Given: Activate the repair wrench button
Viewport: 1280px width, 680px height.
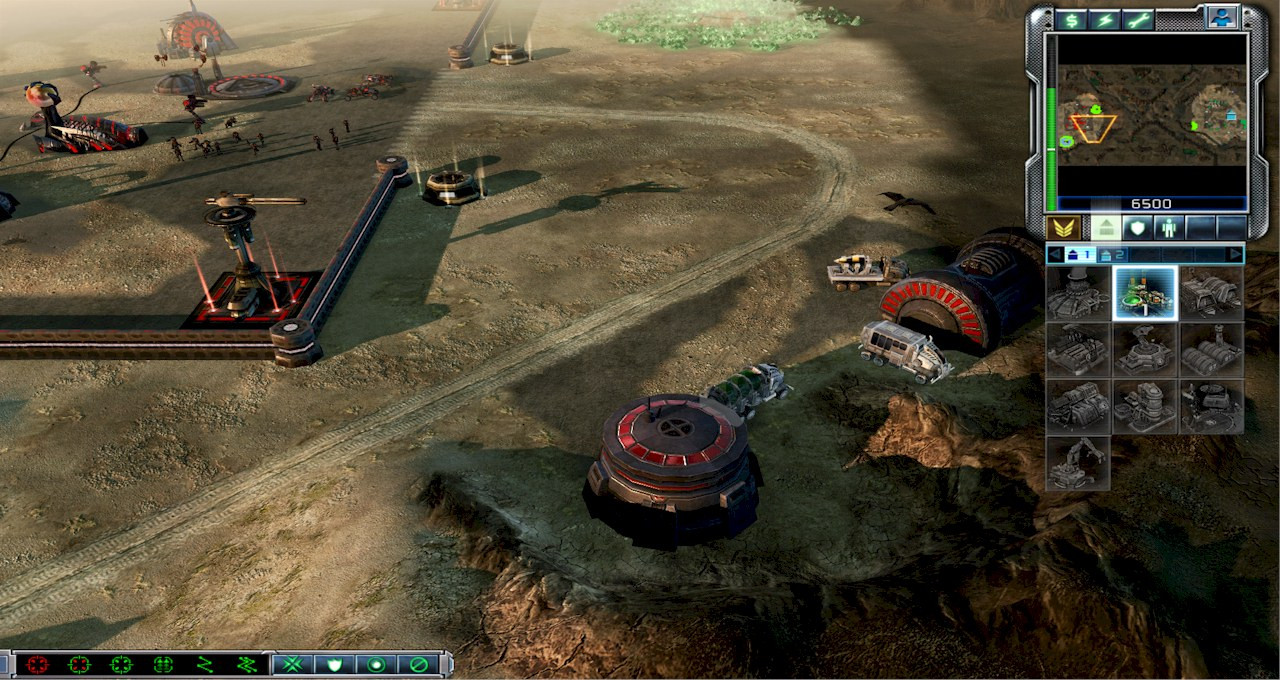Looking at the screenshot, I should click(1138, 19).
